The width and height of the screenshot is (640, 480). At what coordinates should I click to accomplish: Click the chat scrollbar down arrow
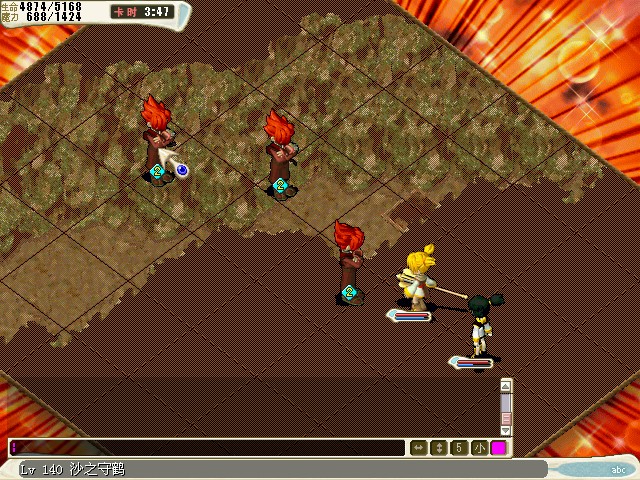(x=506, y=431)
